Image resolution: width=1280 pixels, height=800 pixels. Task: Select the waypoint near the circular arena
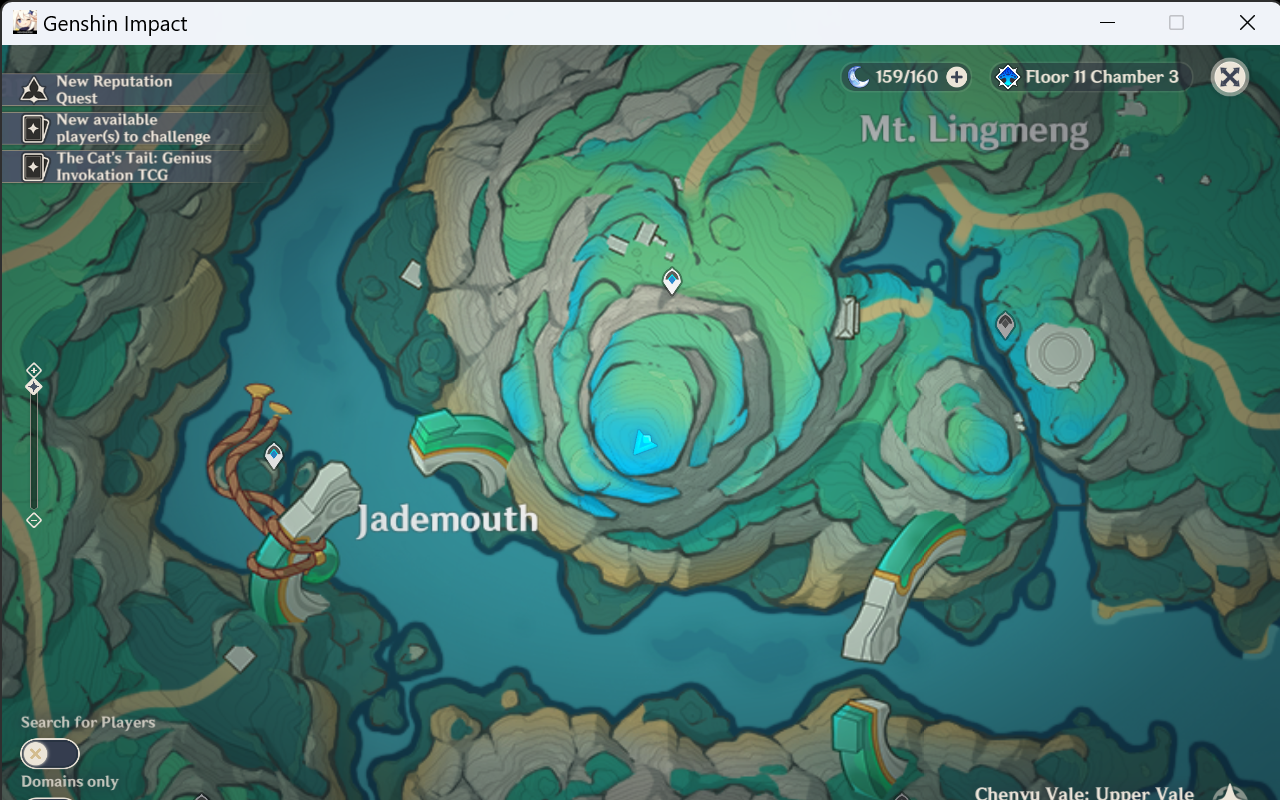click(1005, 325)
